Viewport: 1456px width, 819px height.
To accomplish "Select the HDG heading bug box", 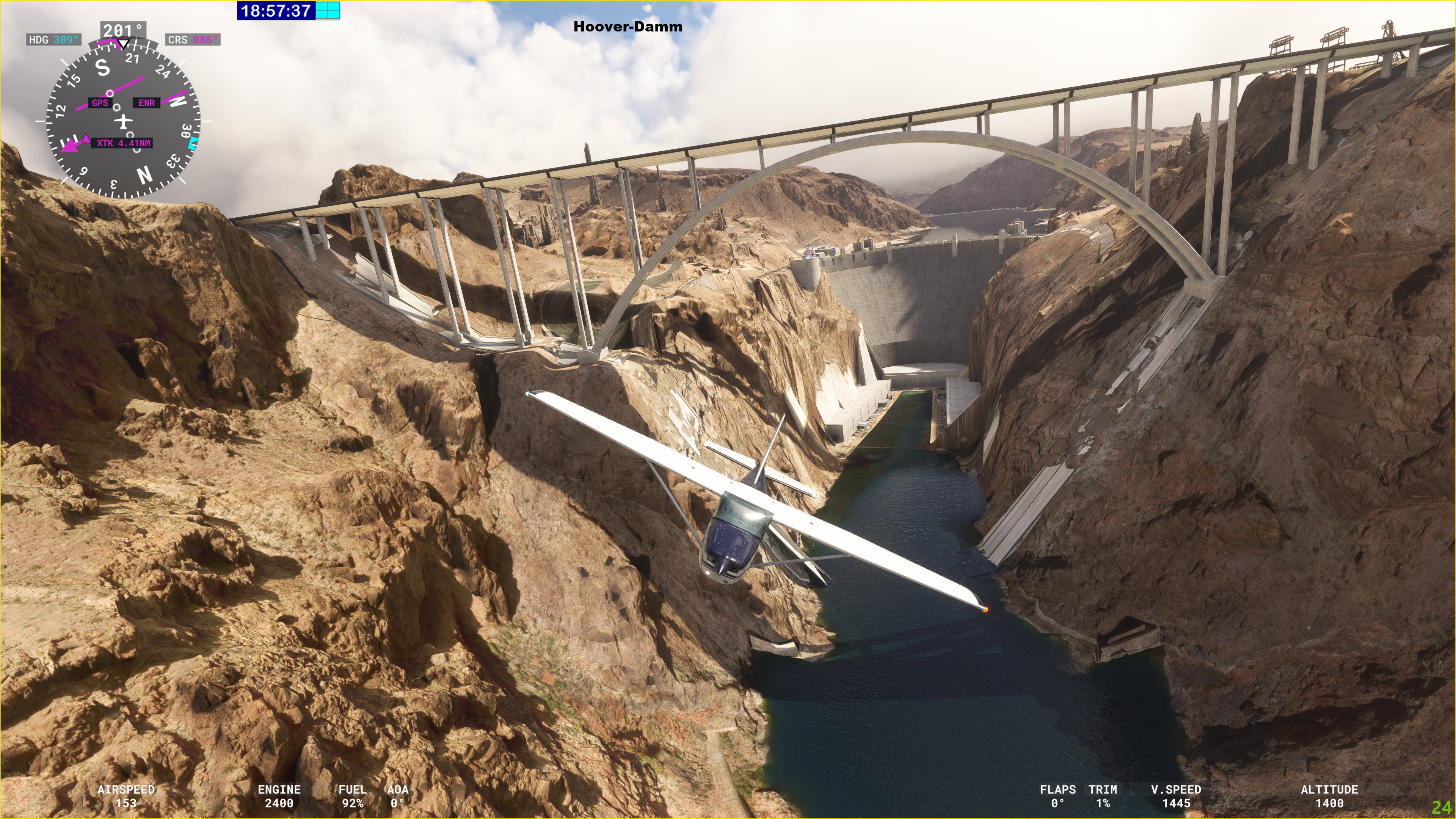I will tap(54, 39).
